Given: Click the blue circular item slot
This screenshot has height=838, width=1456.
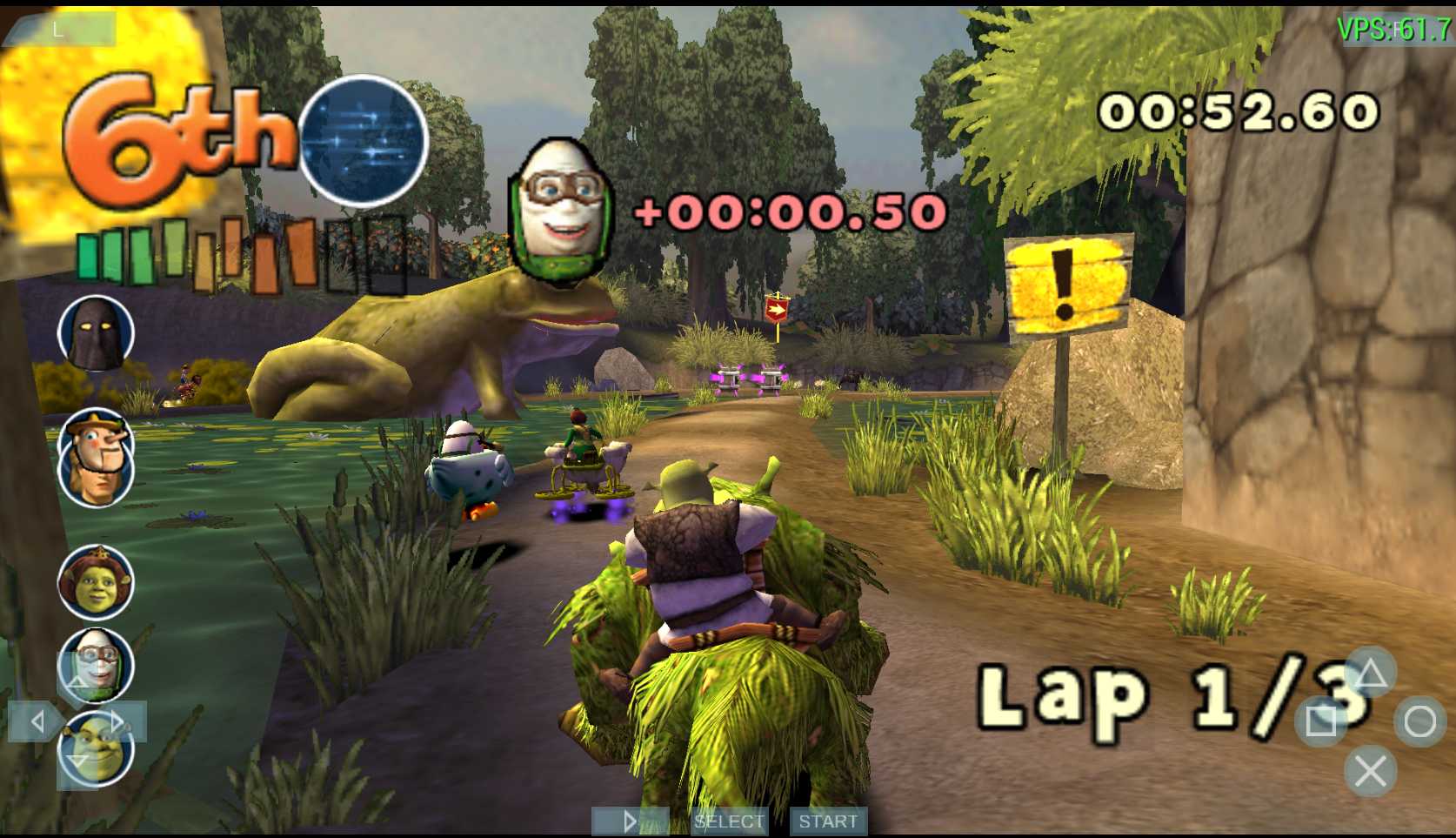Looking at the screenshot, I should coord(364,141).
